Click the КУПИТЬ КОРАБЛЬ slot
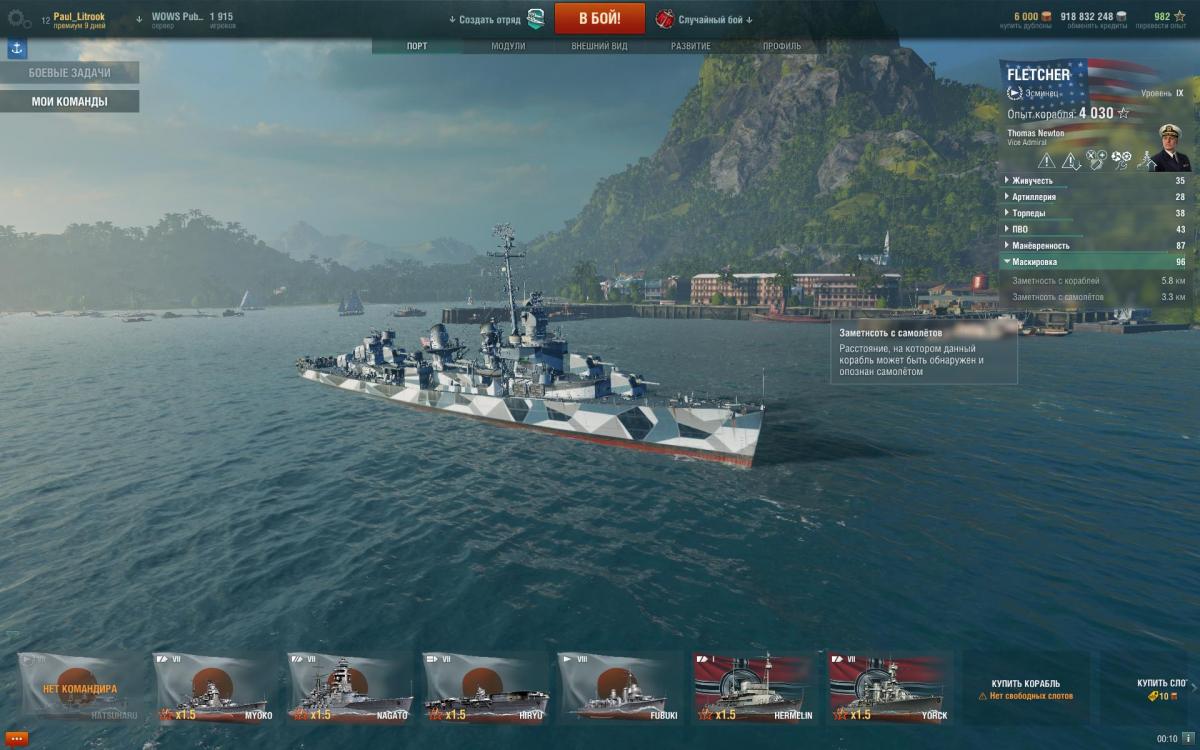Viewport: 1200px width, 750px height. click(1025, 688)
